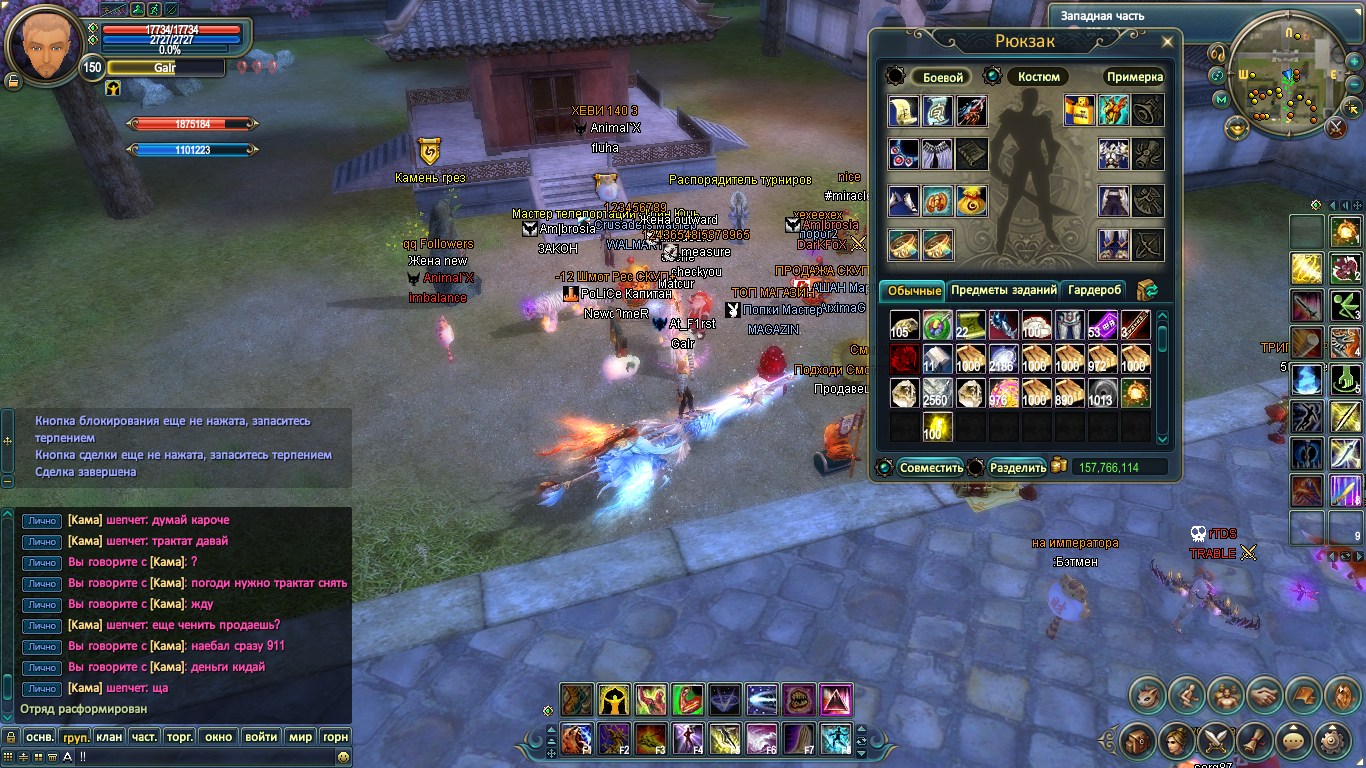Open the Гардероб tab
The image size is (1366, 768).
click(1095, 290)
